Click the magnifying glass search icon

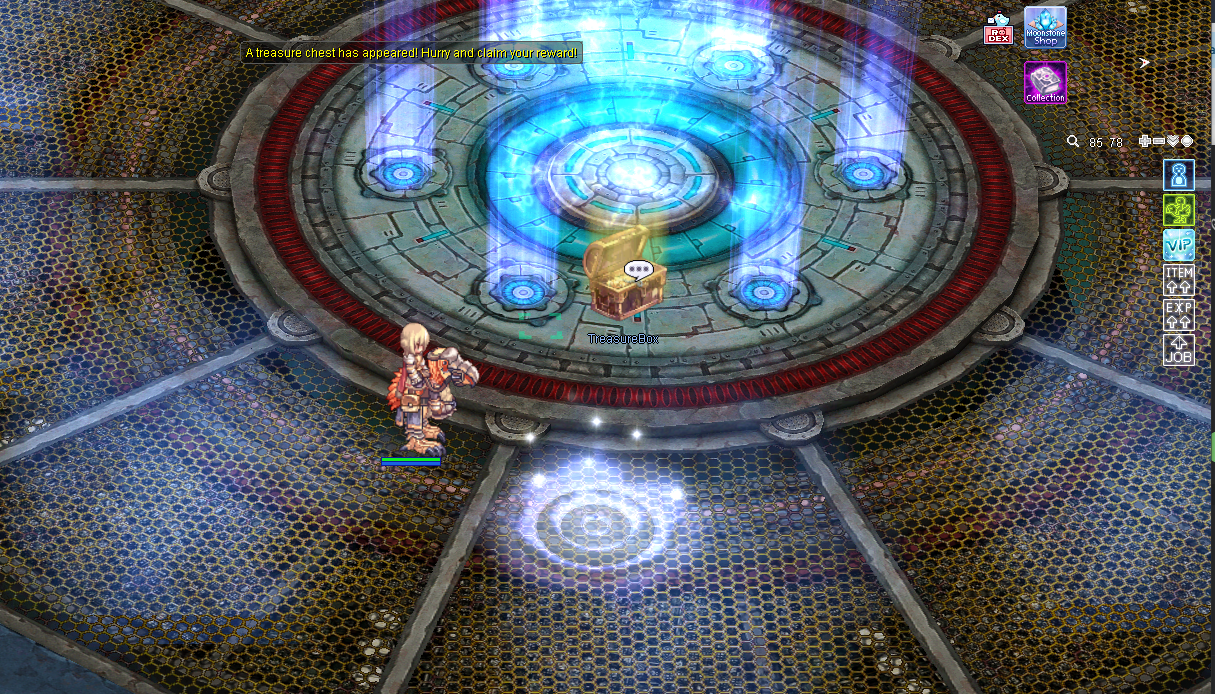(1073, 142)
